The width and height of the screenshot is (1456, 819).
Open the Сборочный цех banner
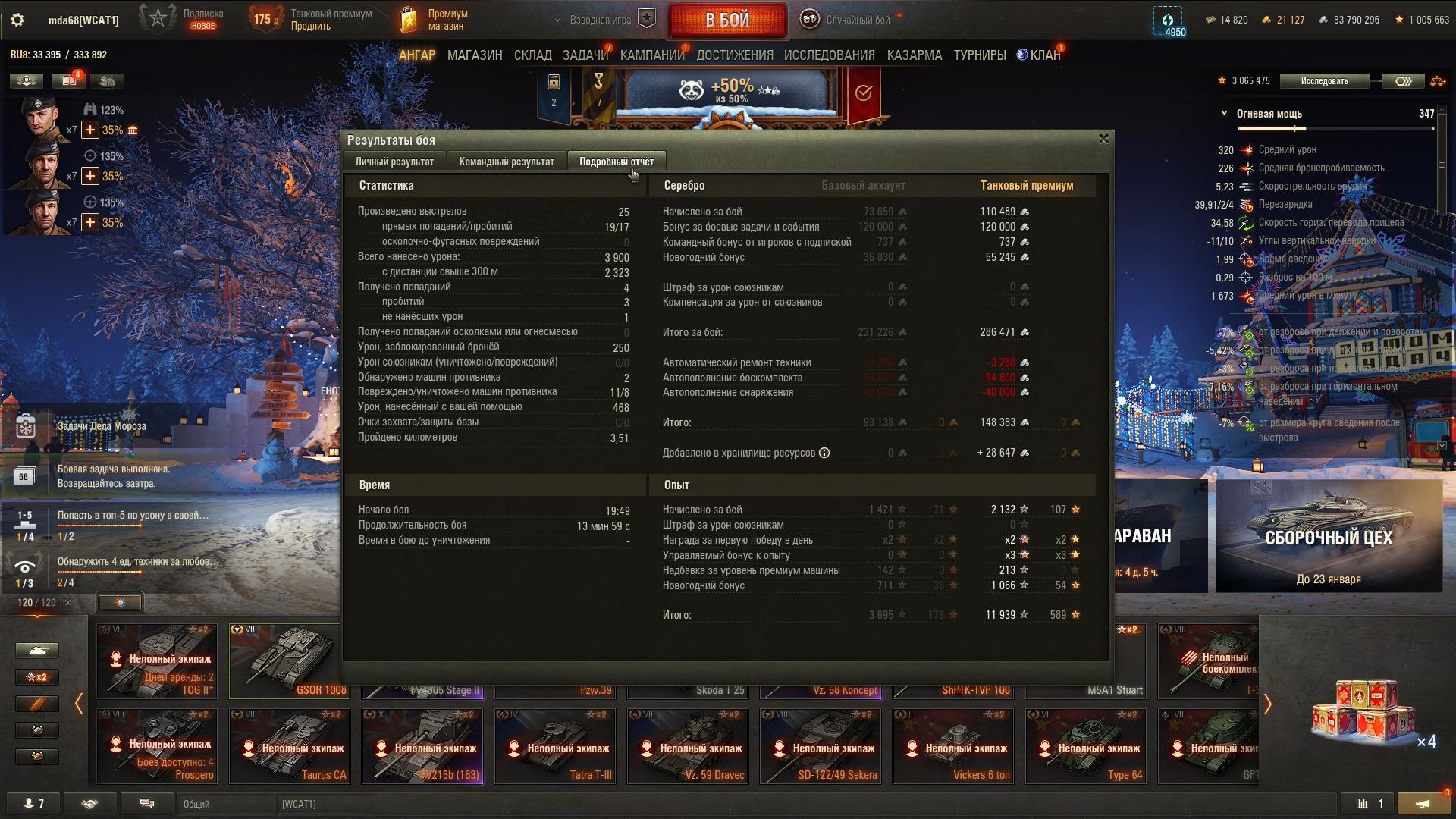pyautogui.click(x=1329, y=536)
